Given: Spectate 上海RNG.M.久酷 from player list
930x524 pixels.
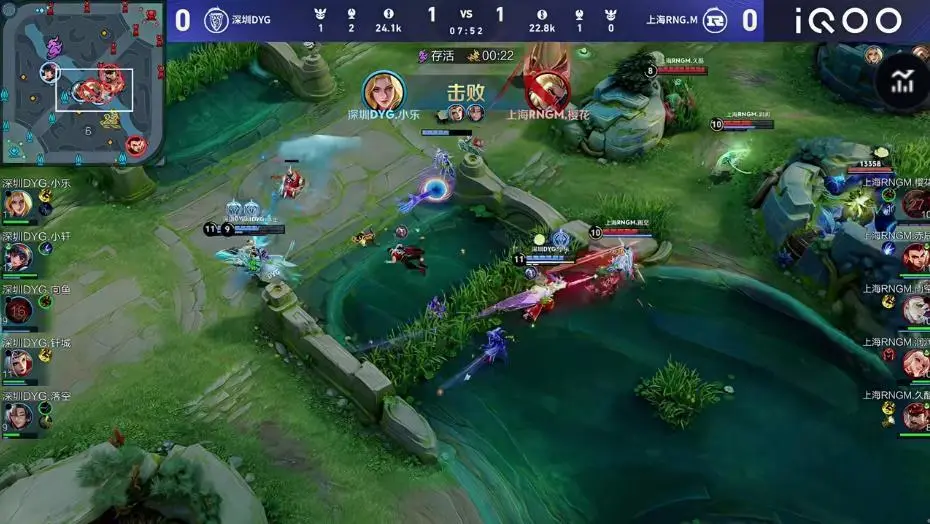Looking at the screenshot, I should (x=915, y=415).
